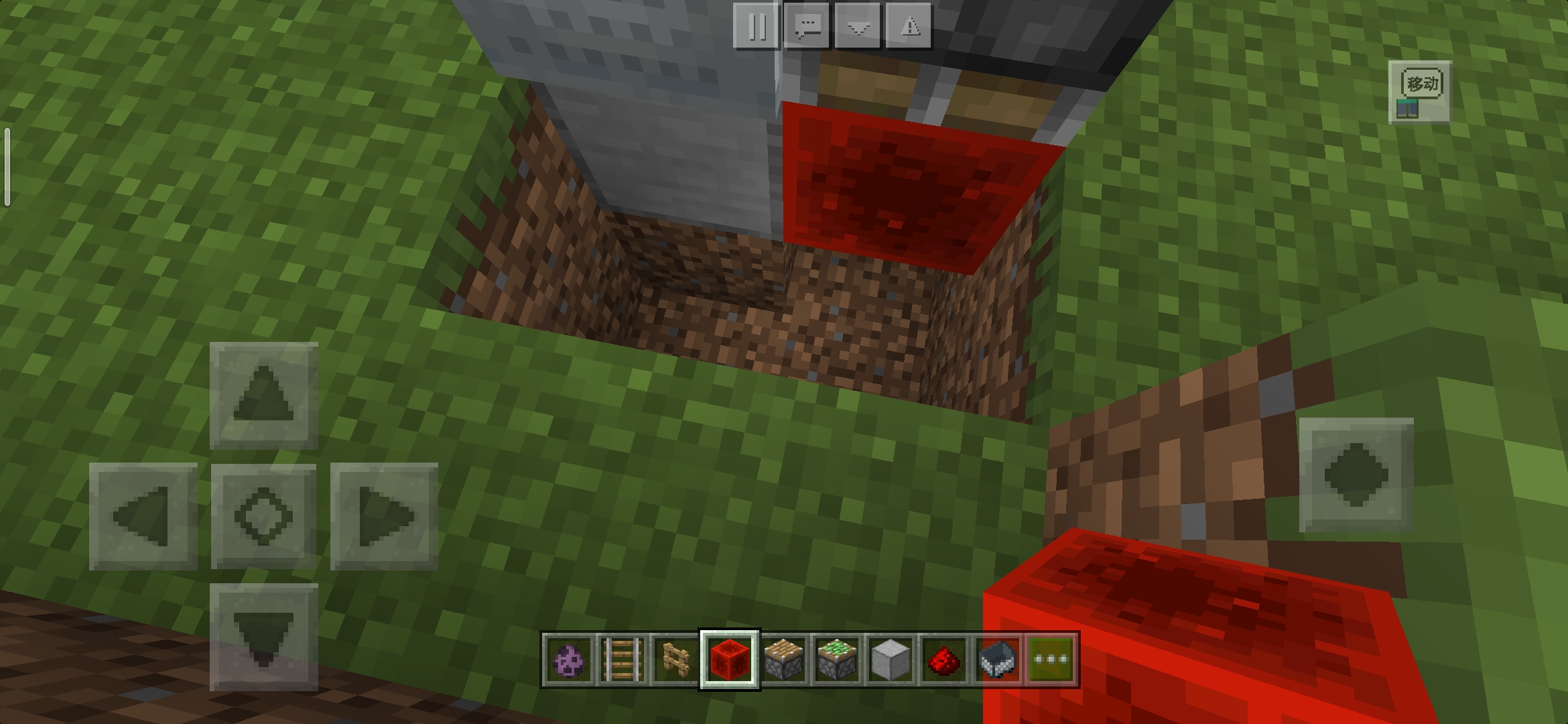Screen dimensions: 1568x724
Task: Open the chat speech bubble button
Action: (807, 27)
